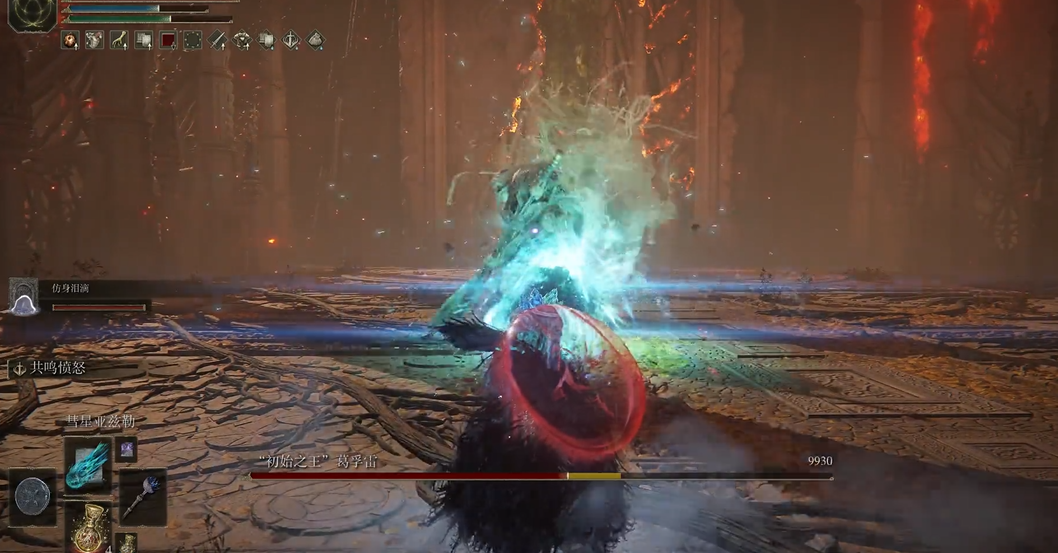Select the round shield in the left-hand slot
Viewport: 1058px width, 553px height.
[33, 497]
